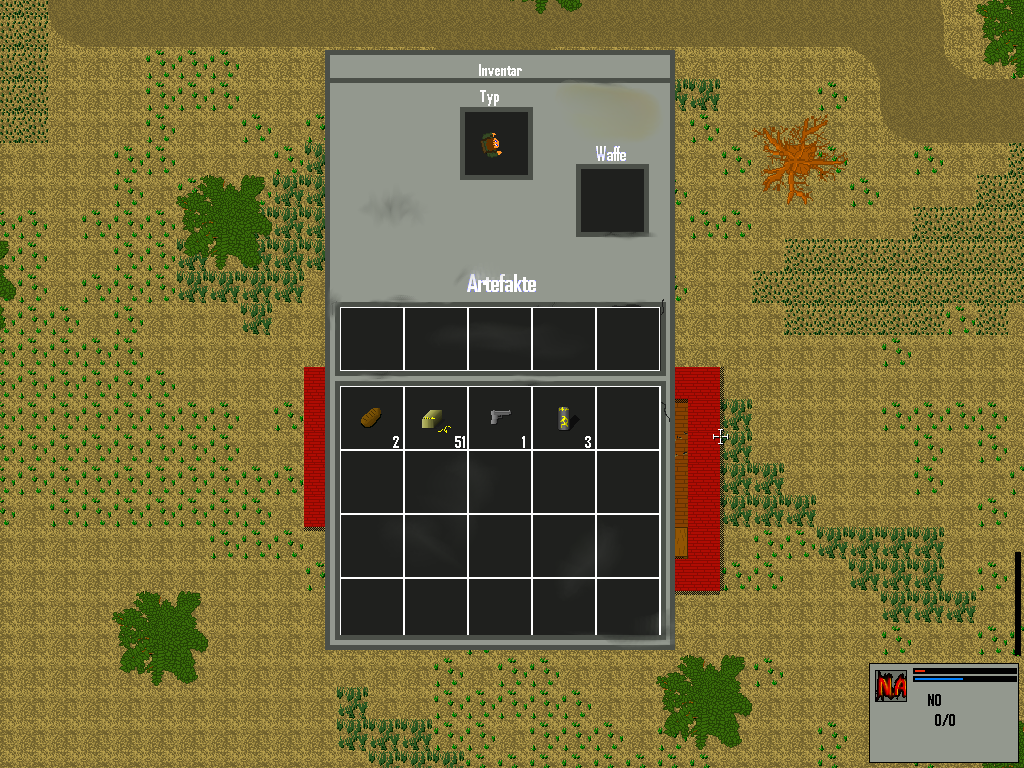
Task: Select the pistol in the inventory
Action: point(499,418)
